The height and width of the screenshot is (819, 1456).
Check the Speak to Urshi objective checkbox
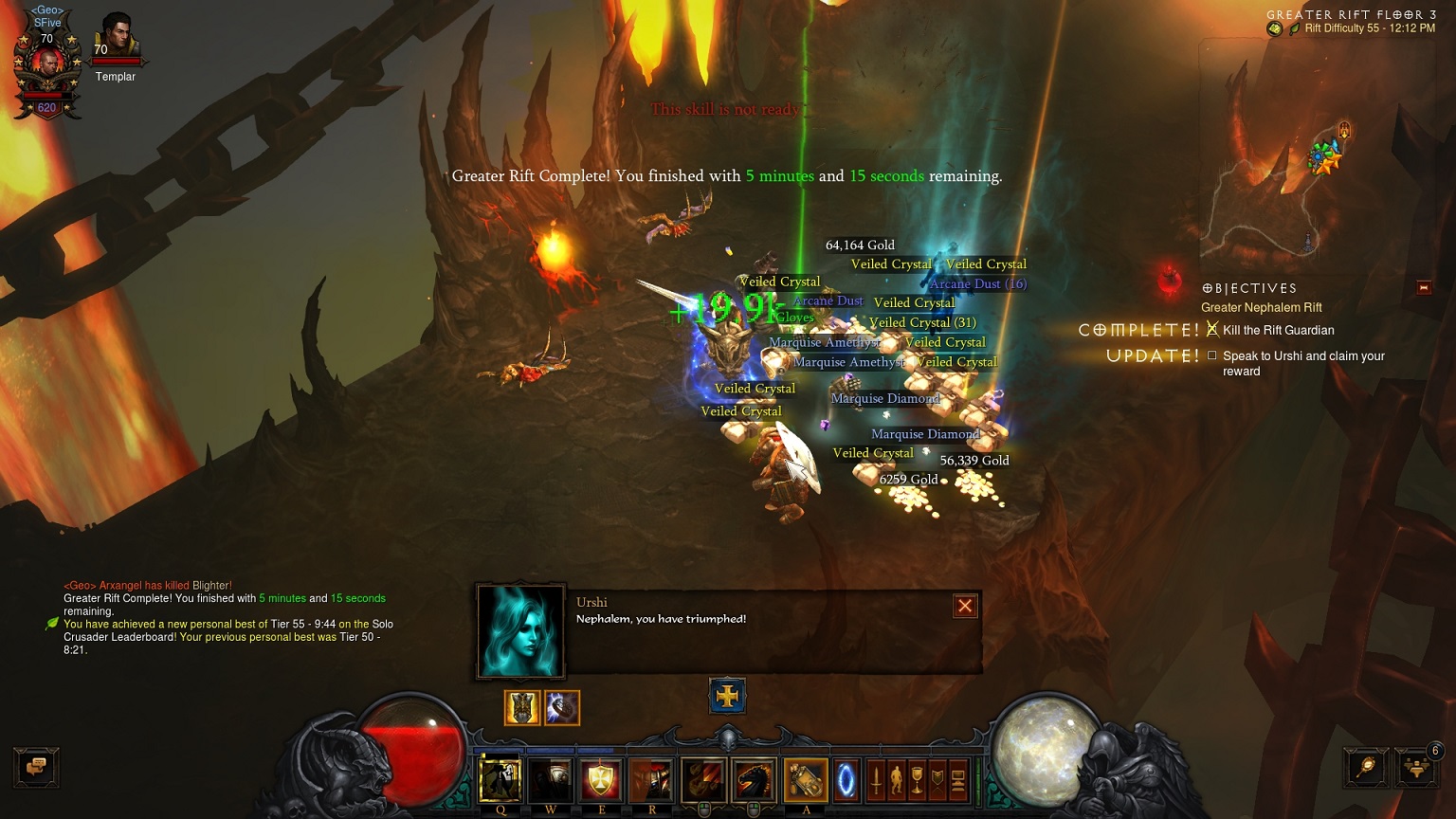point(1211,355)
